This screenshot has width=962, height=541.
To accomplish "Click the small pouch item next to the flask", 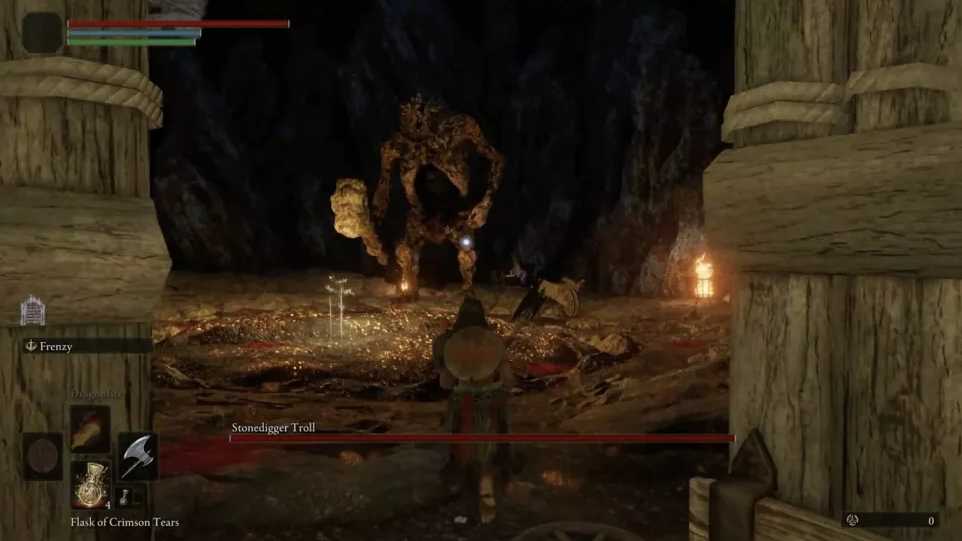I will click(125, 496).
